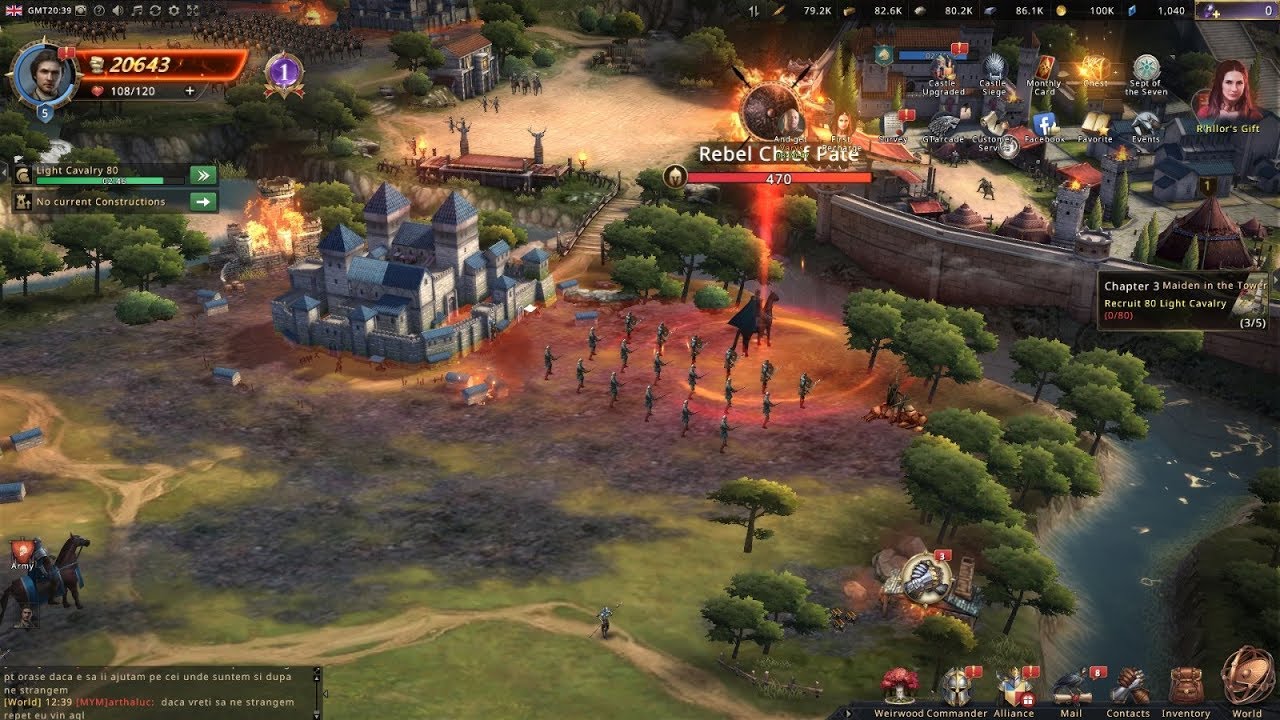Open the purple VIP level badge

[x=284, y=73]
